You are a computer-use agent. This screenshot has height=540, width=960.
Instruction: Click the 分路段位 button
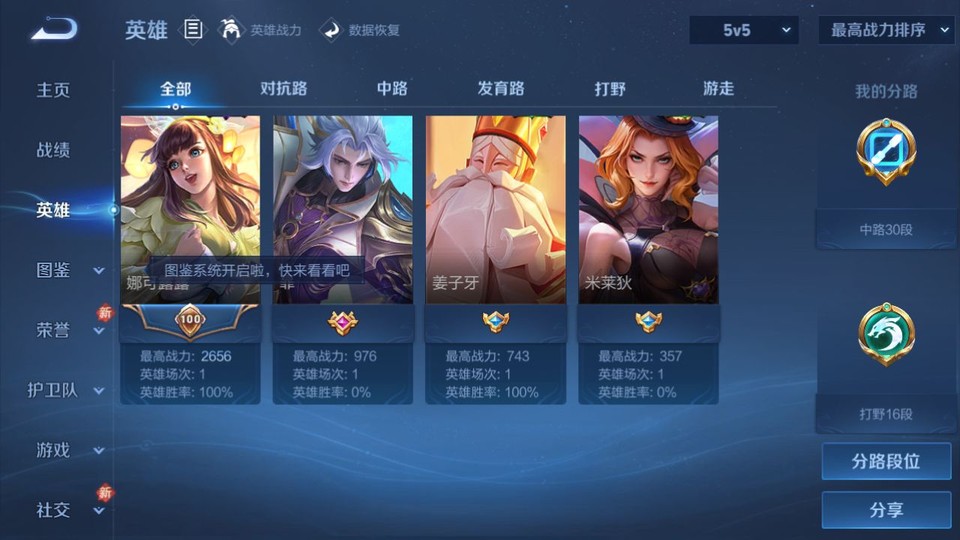click(x=886, y=462)
